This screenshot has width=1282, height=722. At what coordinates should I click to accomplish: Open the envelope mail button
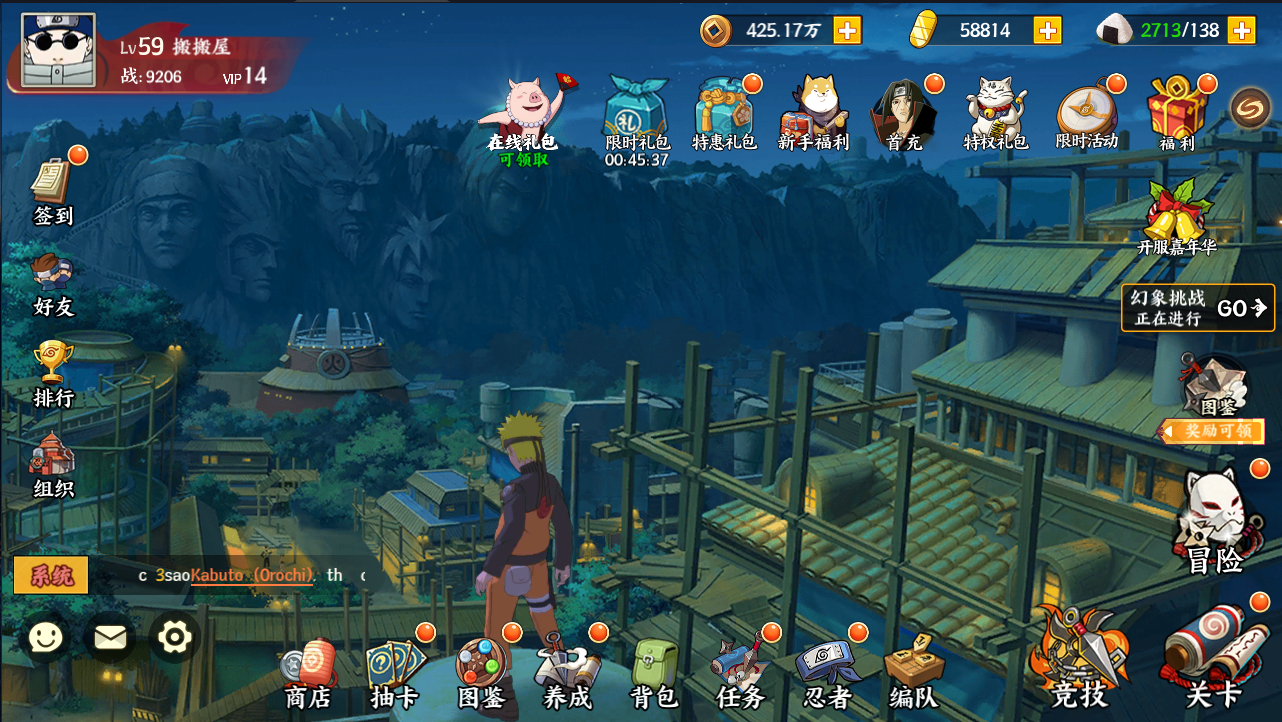[x=110, y=637]
